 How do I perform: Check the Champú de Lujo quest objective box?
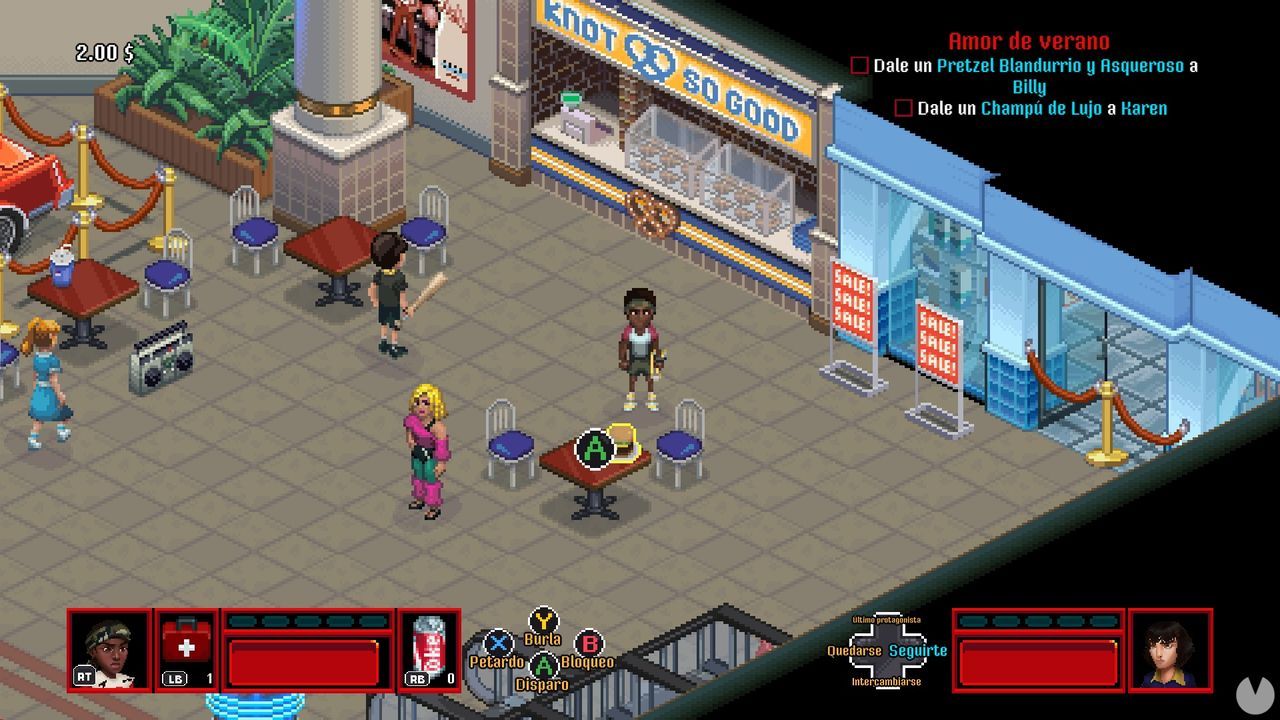(903, 108)
